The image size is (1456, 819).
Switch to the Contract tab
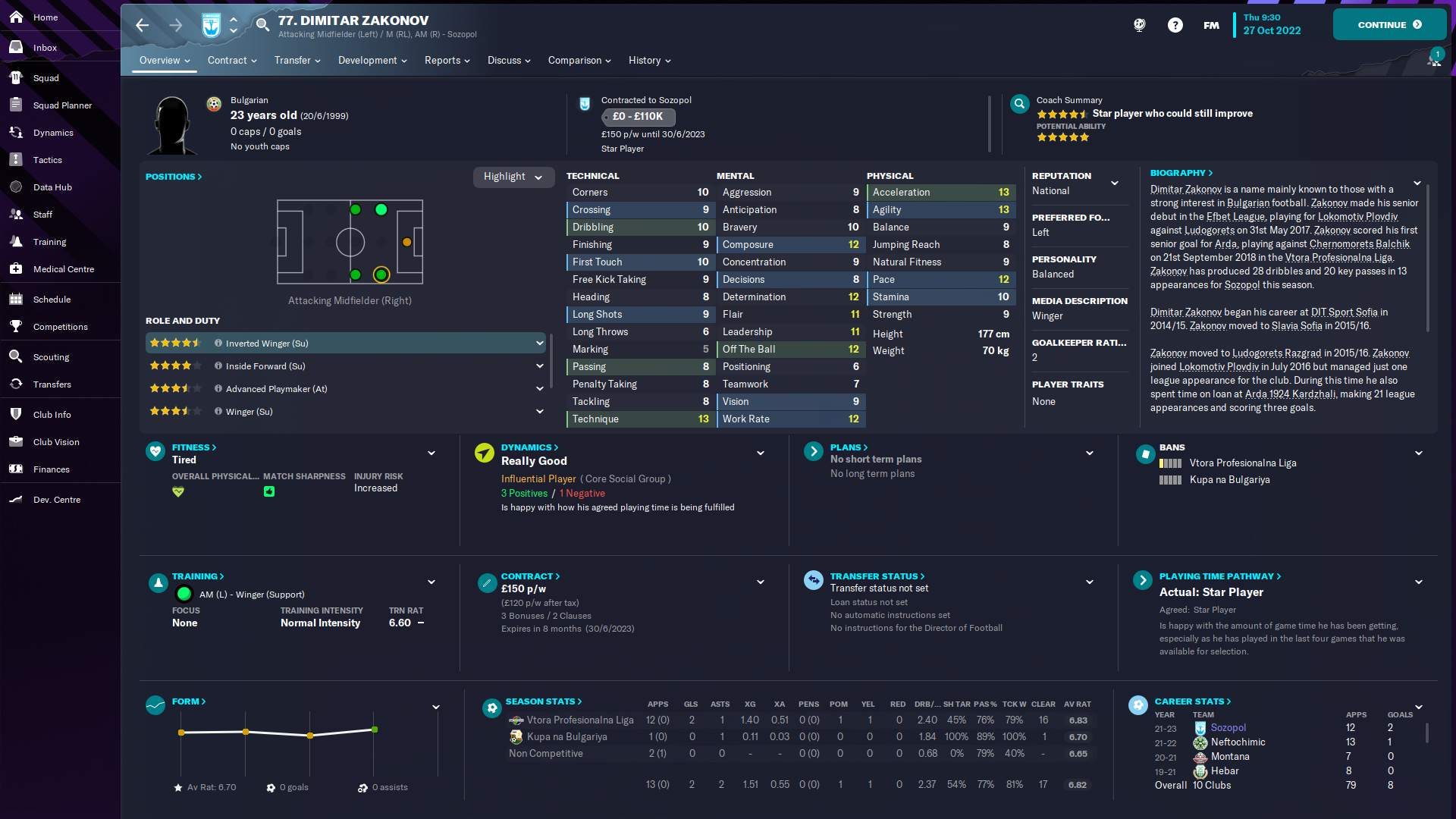(x=228, y=60)
